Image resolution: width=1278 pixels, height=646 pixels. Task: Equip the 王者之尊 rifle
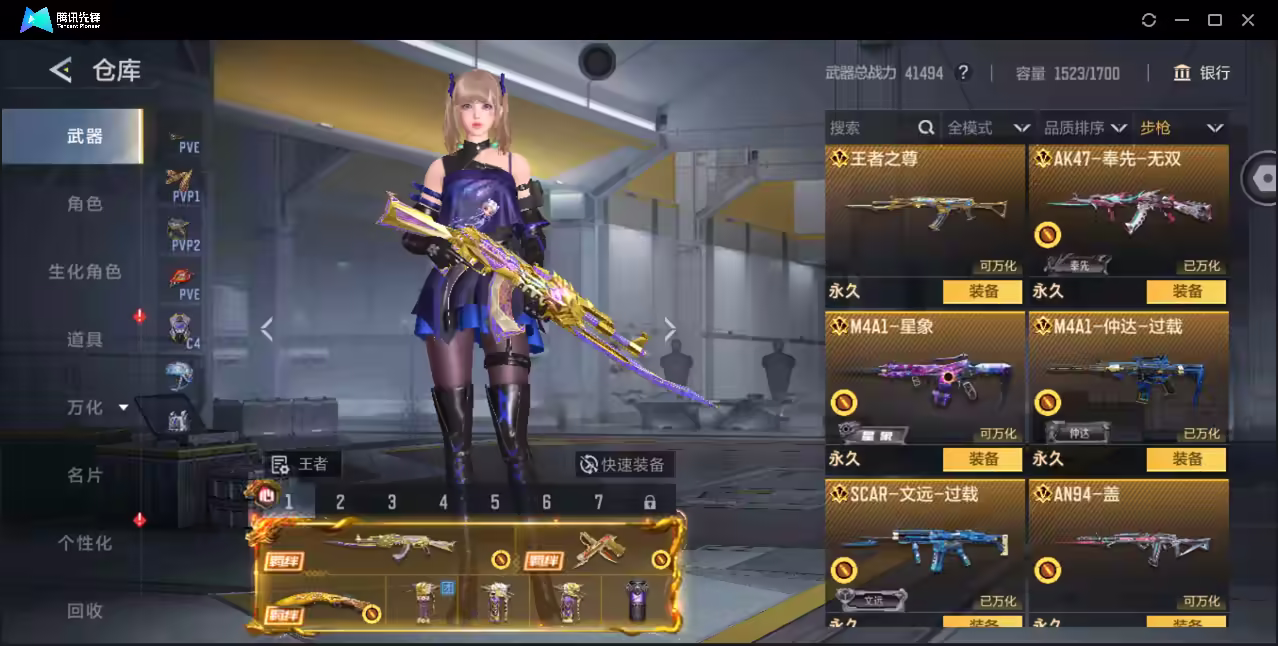[982, 291]
